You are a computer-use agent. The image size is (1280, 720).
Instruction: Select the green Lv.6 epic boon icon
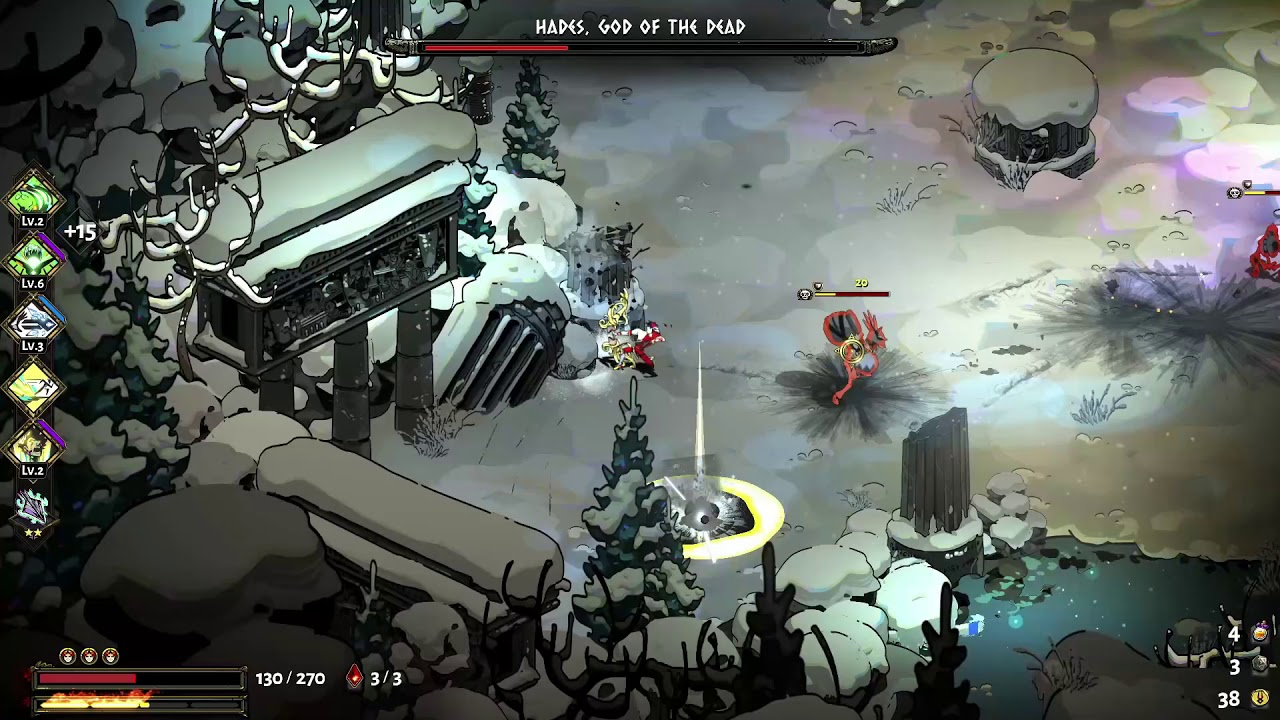coord(33,258)
